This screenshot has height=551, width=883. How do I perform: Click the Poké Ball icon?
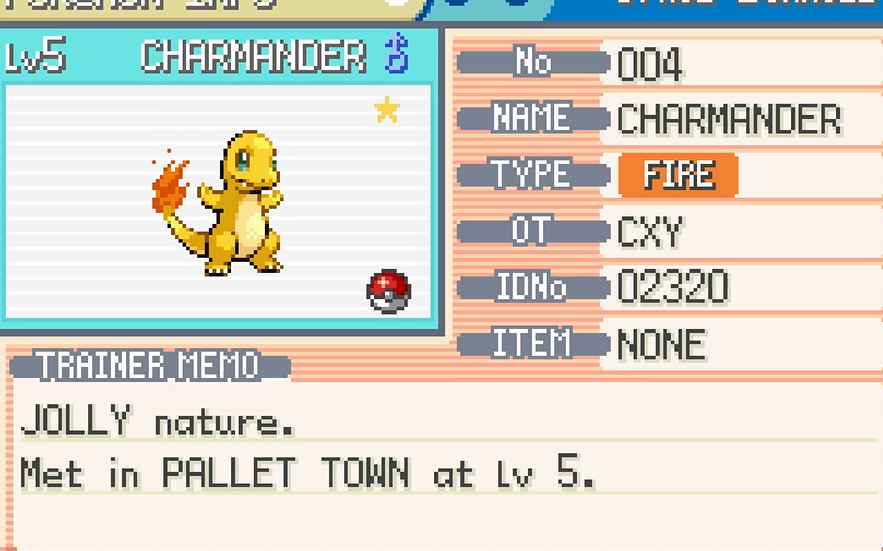[389, 291]
